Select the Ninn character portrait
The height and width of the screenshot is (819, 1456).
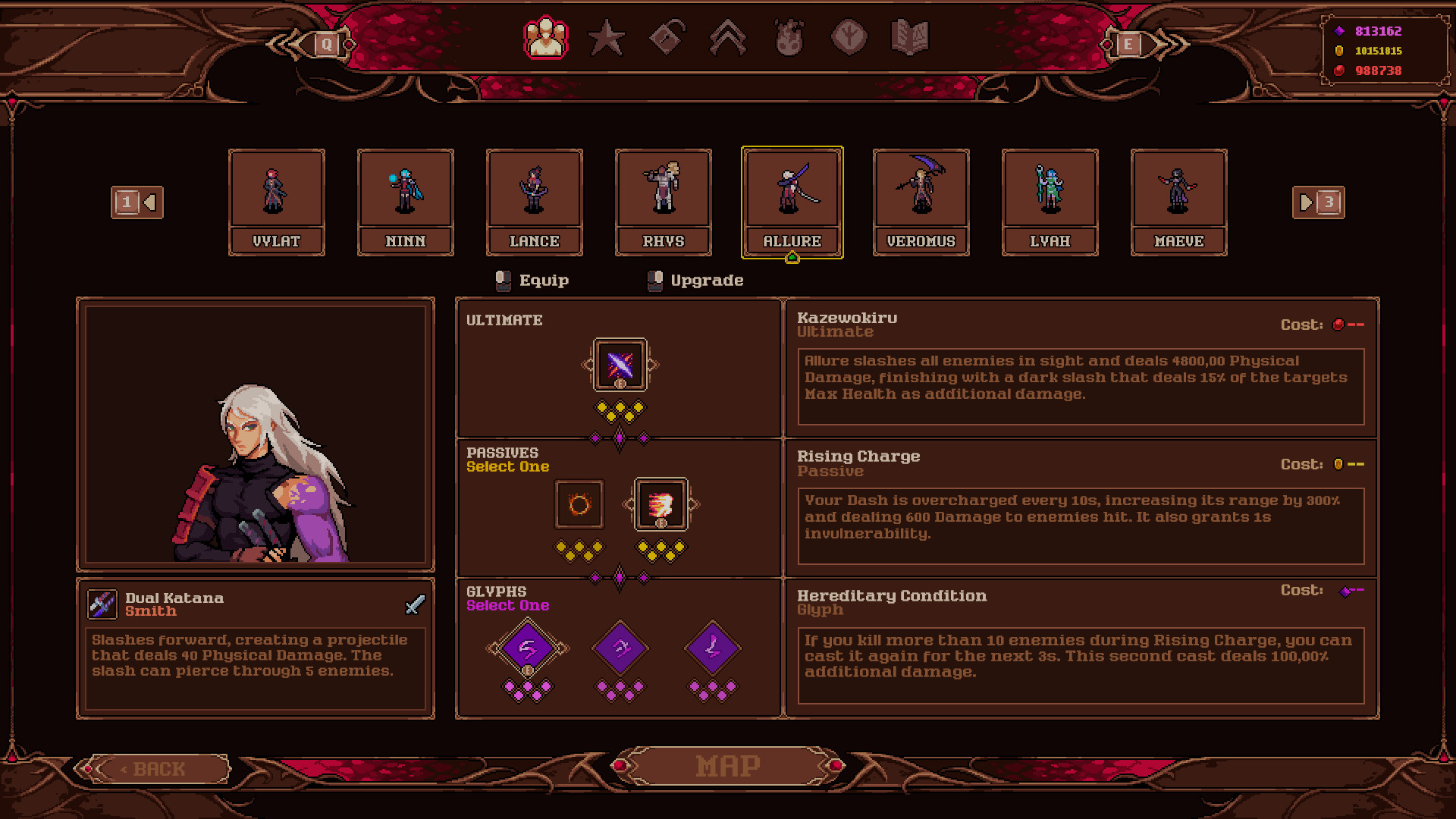[406, 201]
